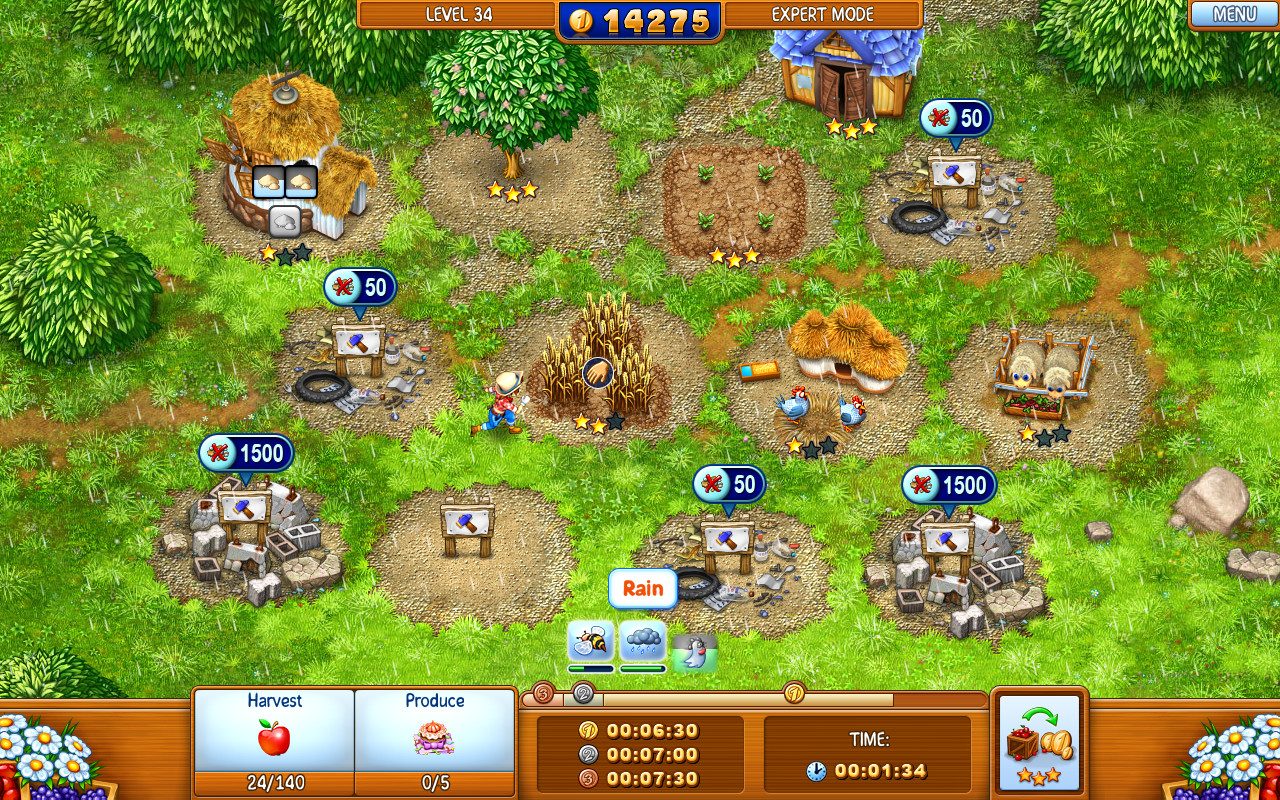The image size is (1280, 800).
Task: Click the Rain label
Action: coord(643,589)
